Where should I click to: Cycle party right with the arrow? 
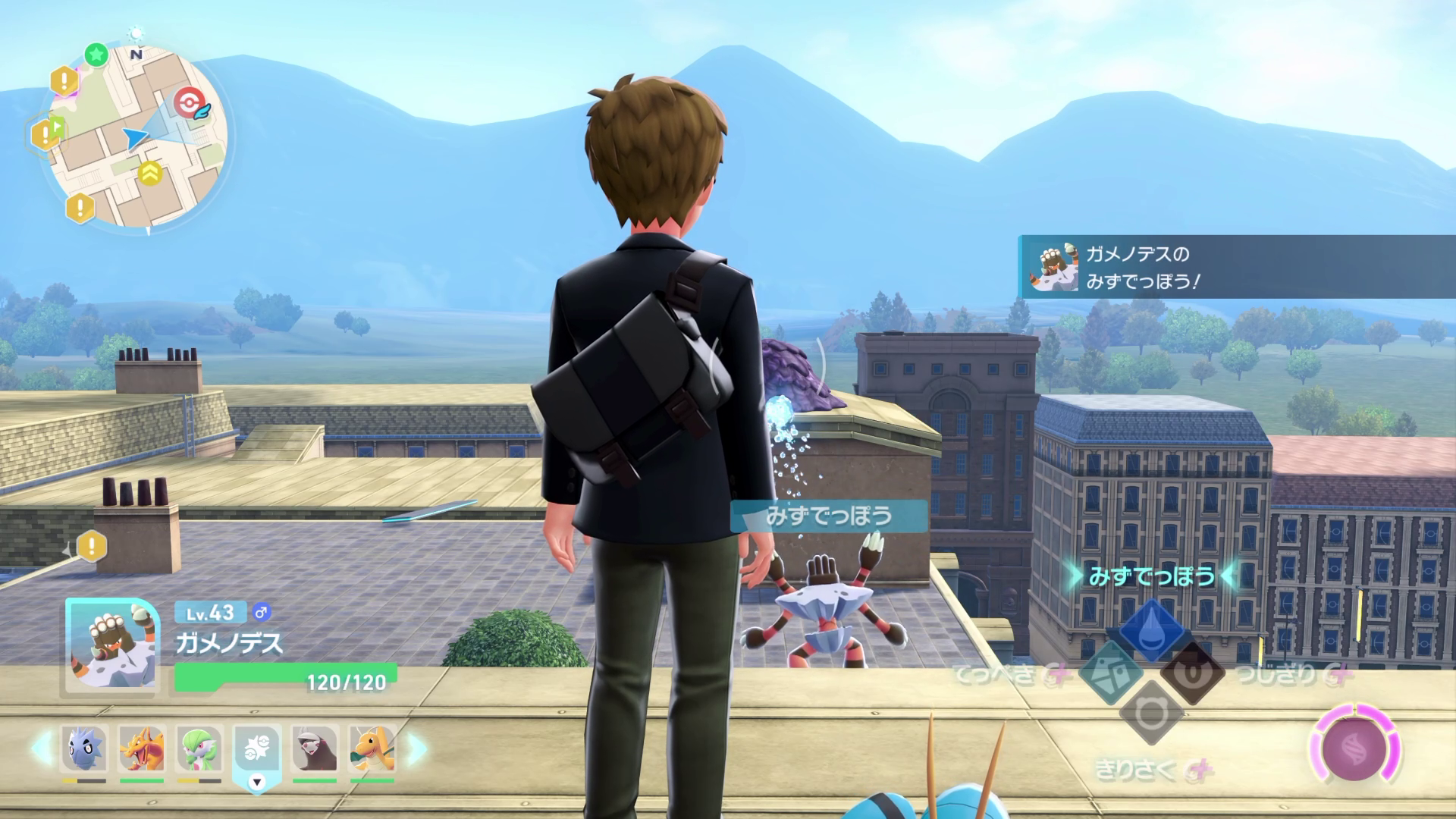tap(416, 748)
